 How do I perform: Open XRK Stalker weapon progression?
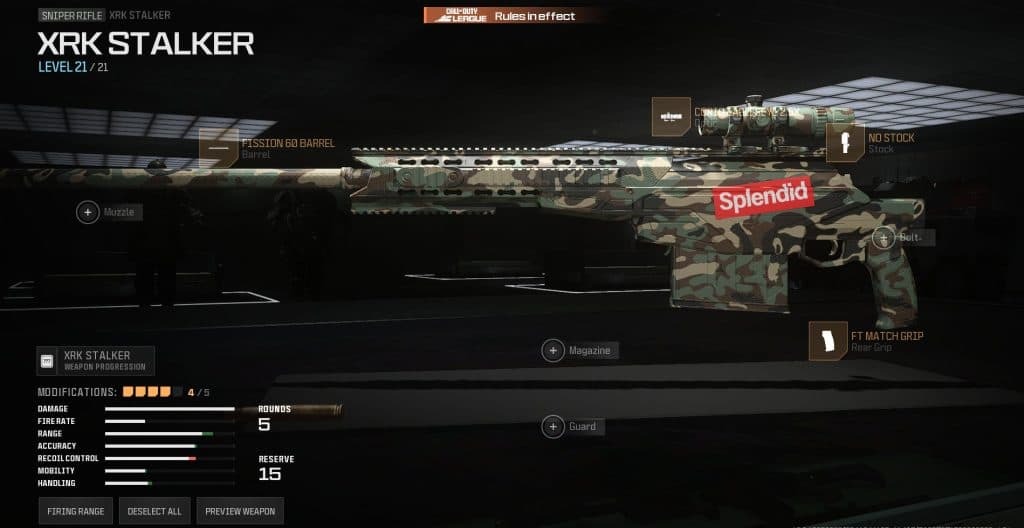(96, 360)
